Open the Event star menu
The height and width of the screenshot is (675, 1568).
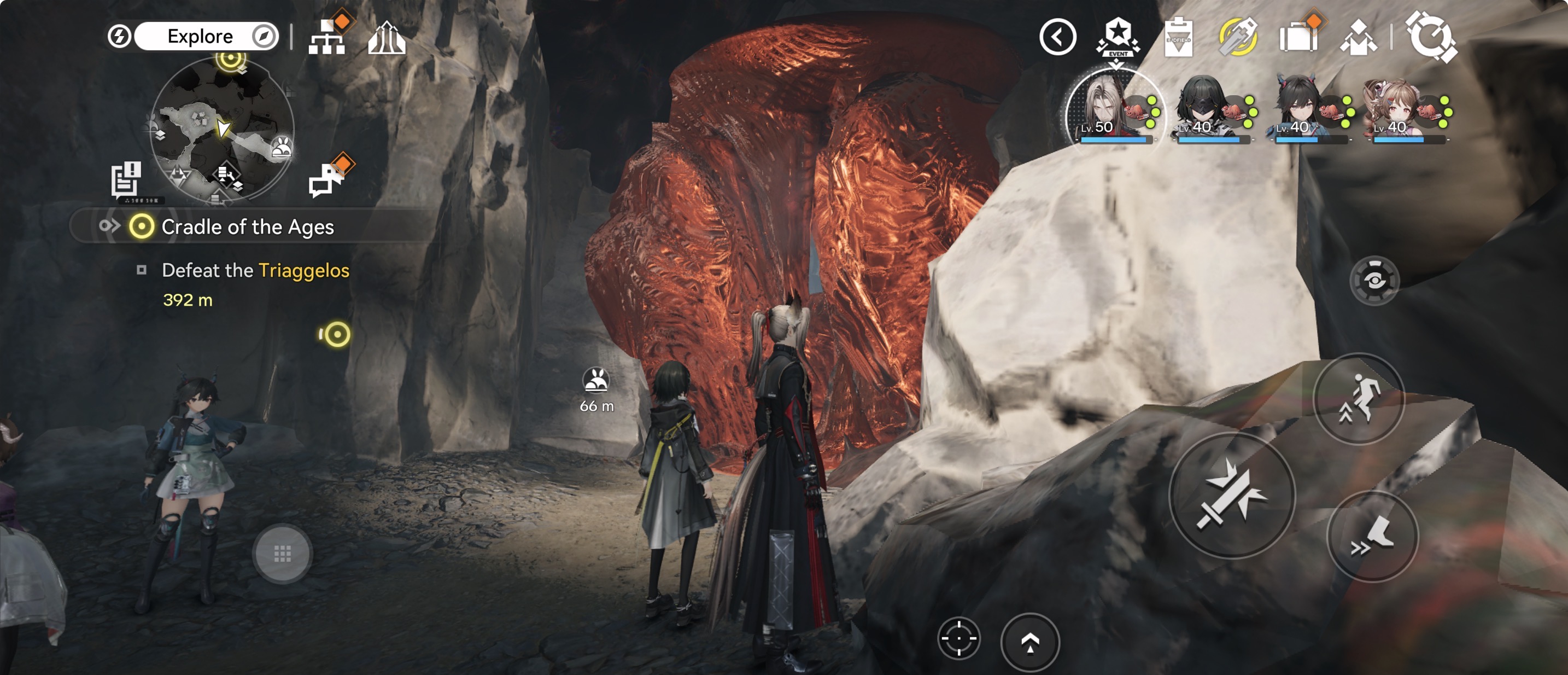[1118, 37]
